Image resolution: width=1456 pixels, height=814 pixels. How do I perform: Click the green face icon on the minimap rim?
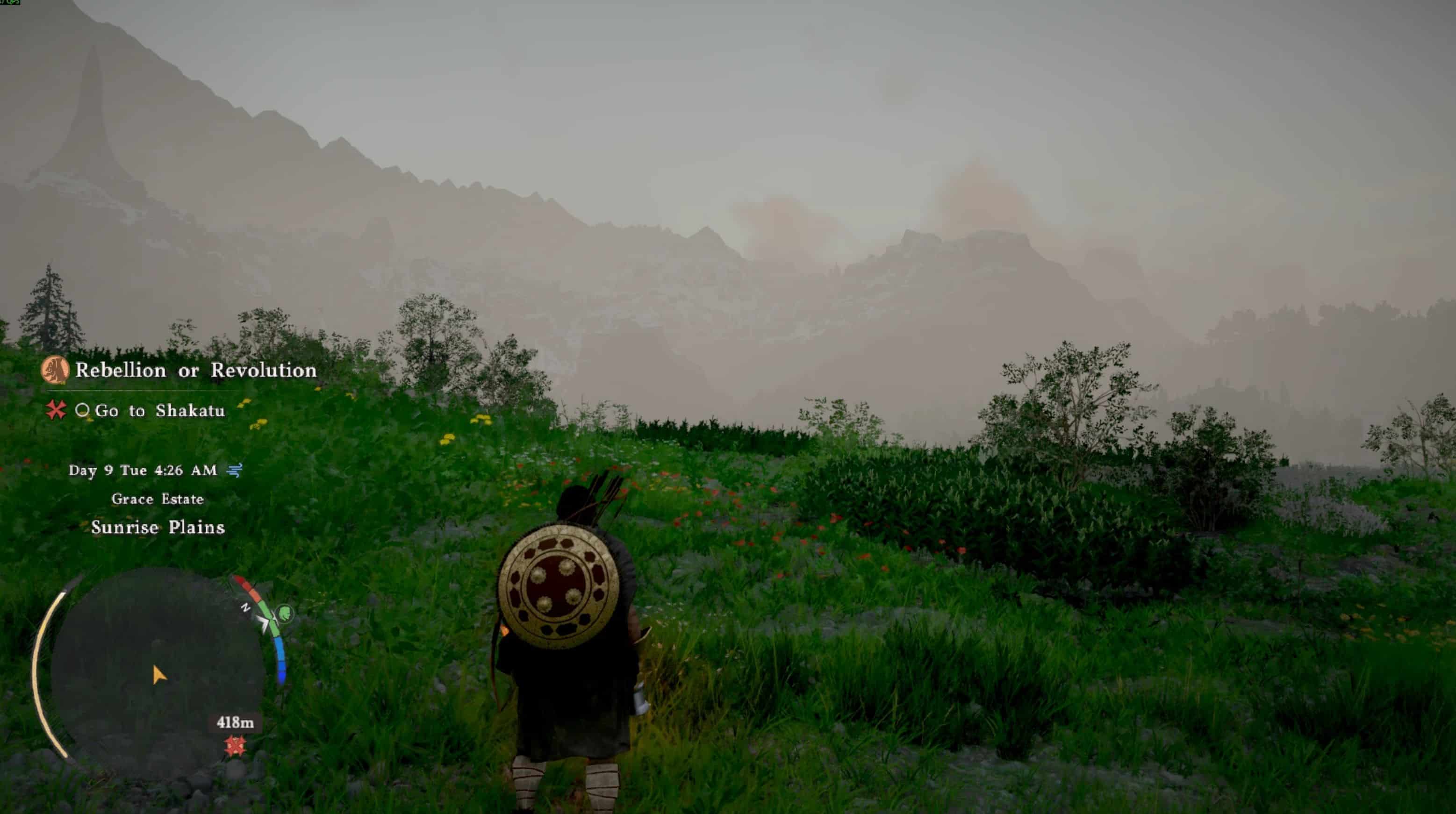(286, 612)
